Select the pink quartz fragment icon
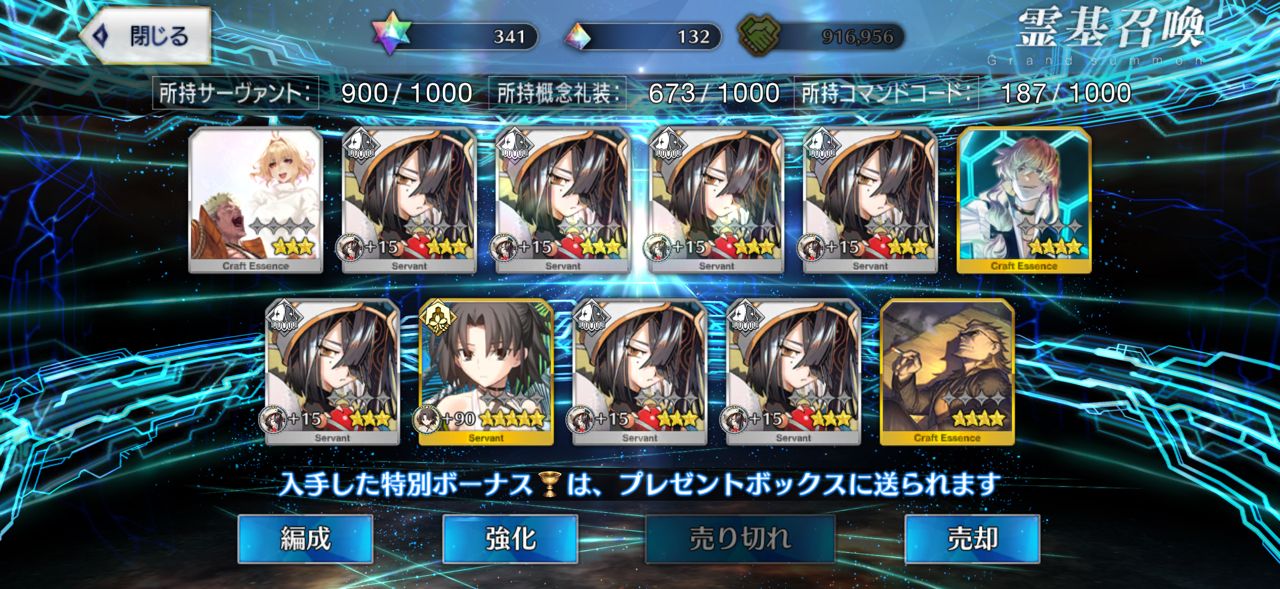The height and width of the screenshot is (589, 1280). click(x=578, y=37)
